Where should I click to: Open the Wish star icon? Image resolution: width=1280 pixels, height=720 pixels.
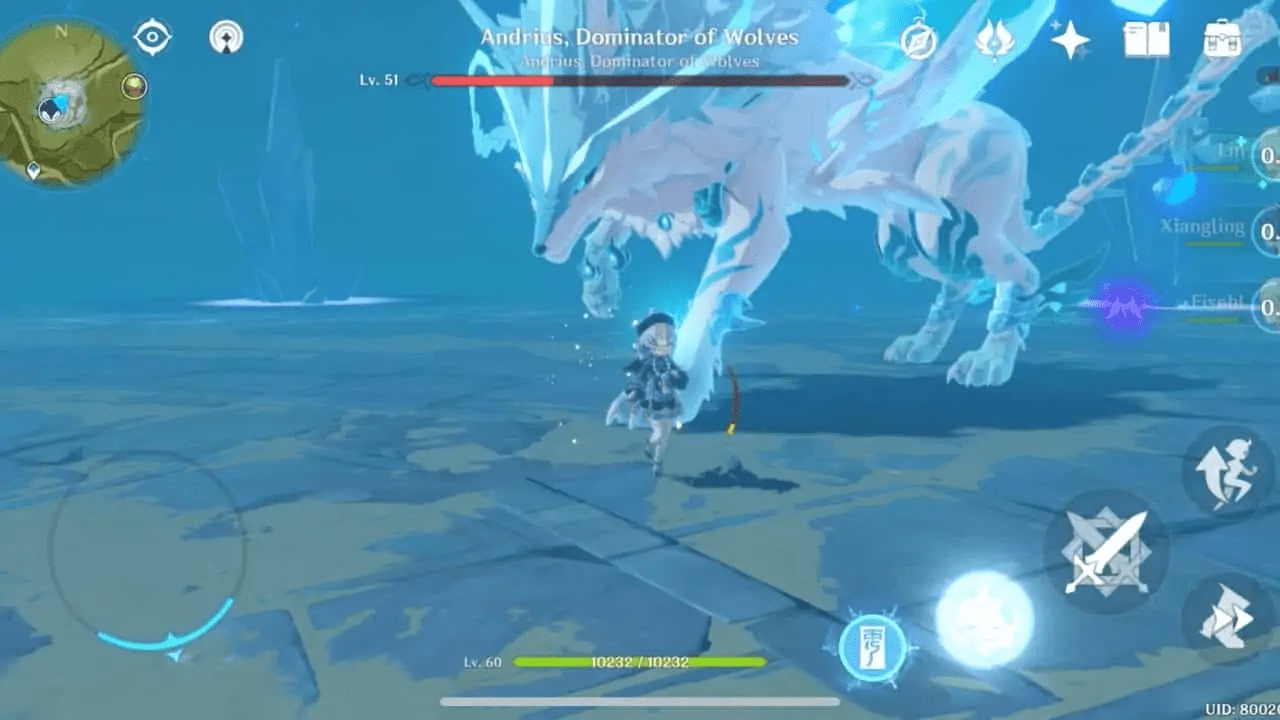1070,41
